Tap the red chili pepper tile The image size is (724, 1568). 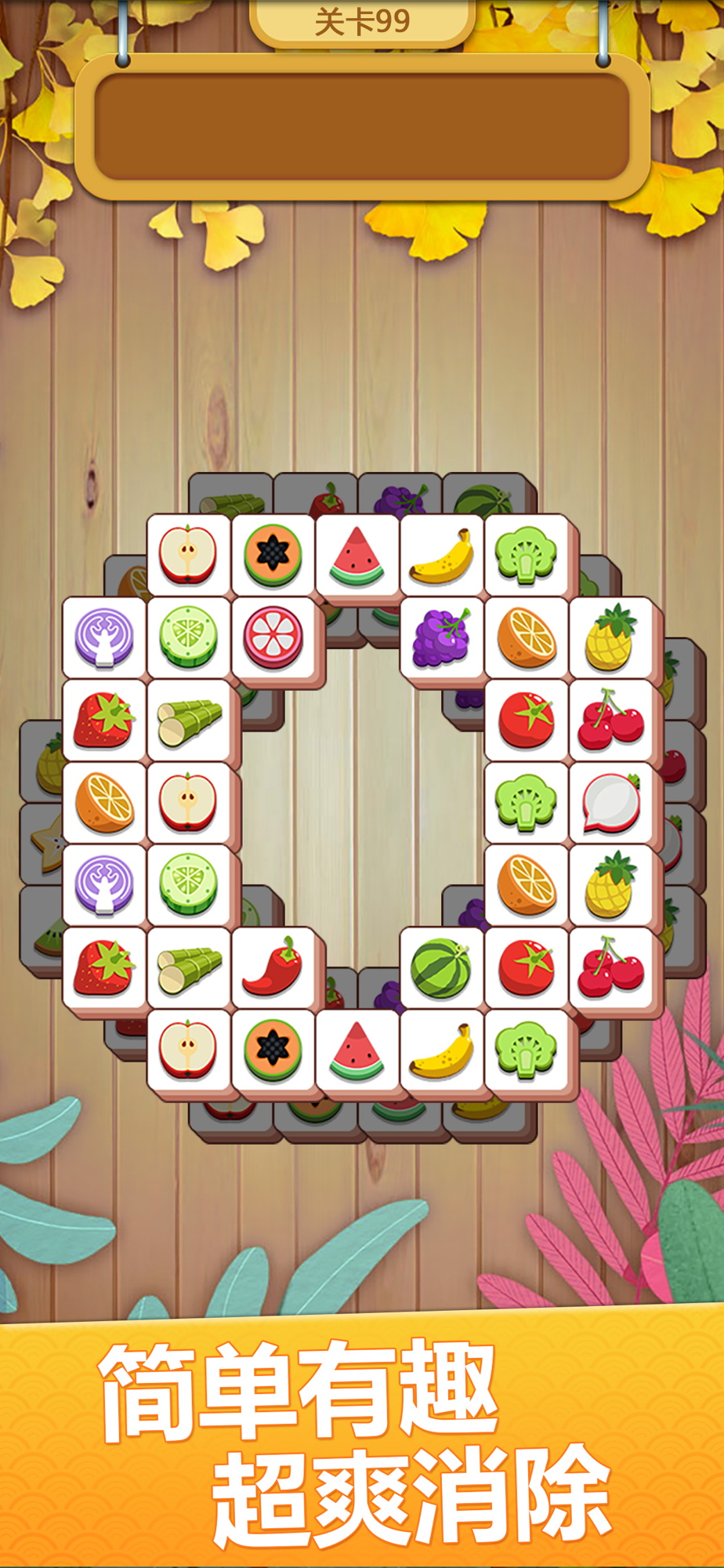pyautogui.click(x=273, y=967)
